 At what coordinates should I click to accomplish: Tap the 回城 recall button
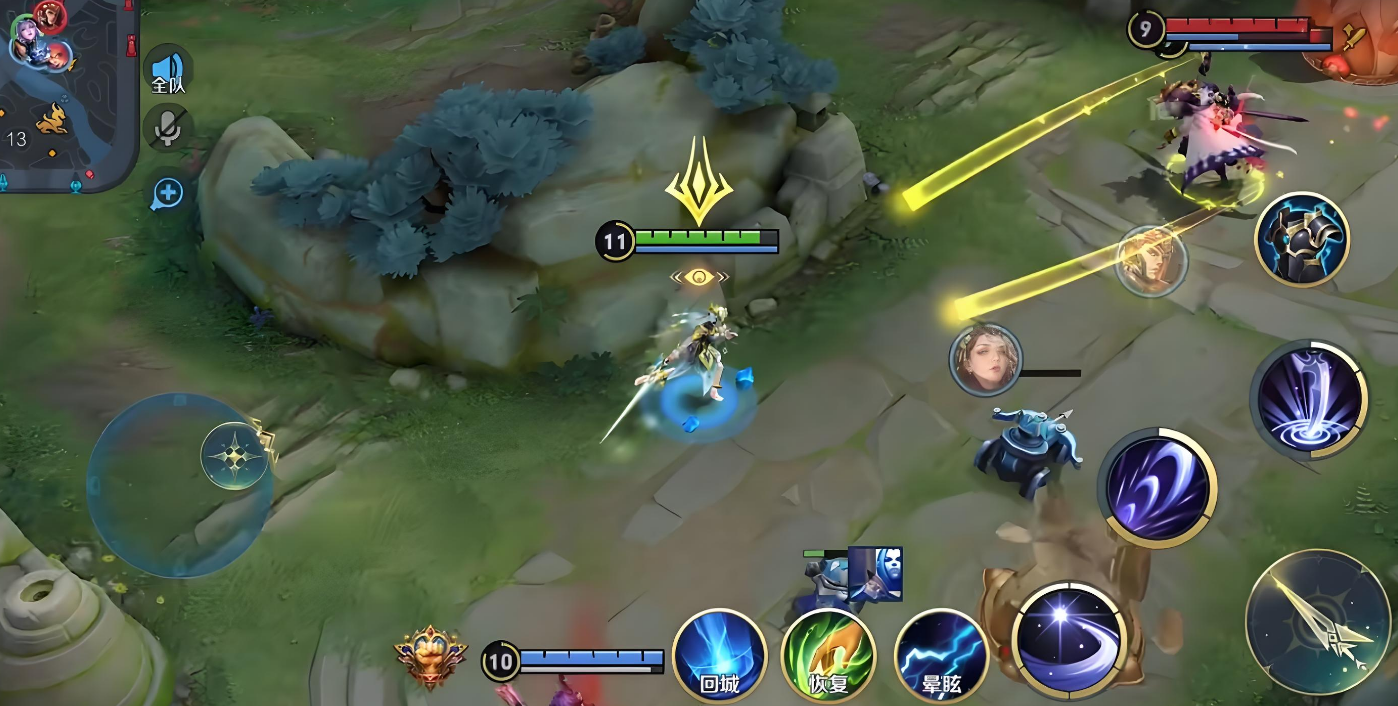[719, 655]
